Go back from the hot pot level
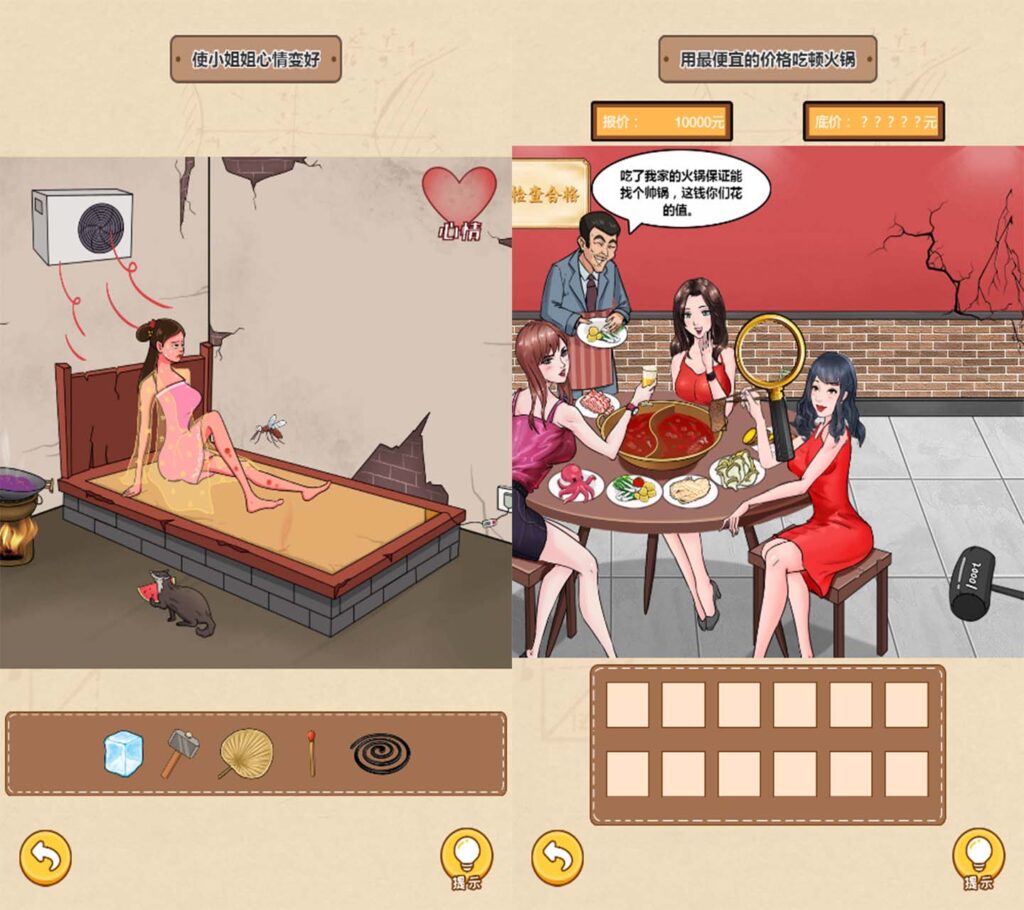 tap(557, 856)
